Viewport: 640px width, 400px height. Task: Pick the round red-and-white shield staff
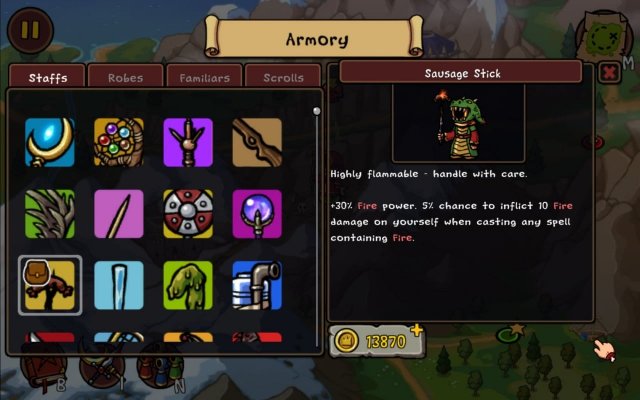click(188, 214)
